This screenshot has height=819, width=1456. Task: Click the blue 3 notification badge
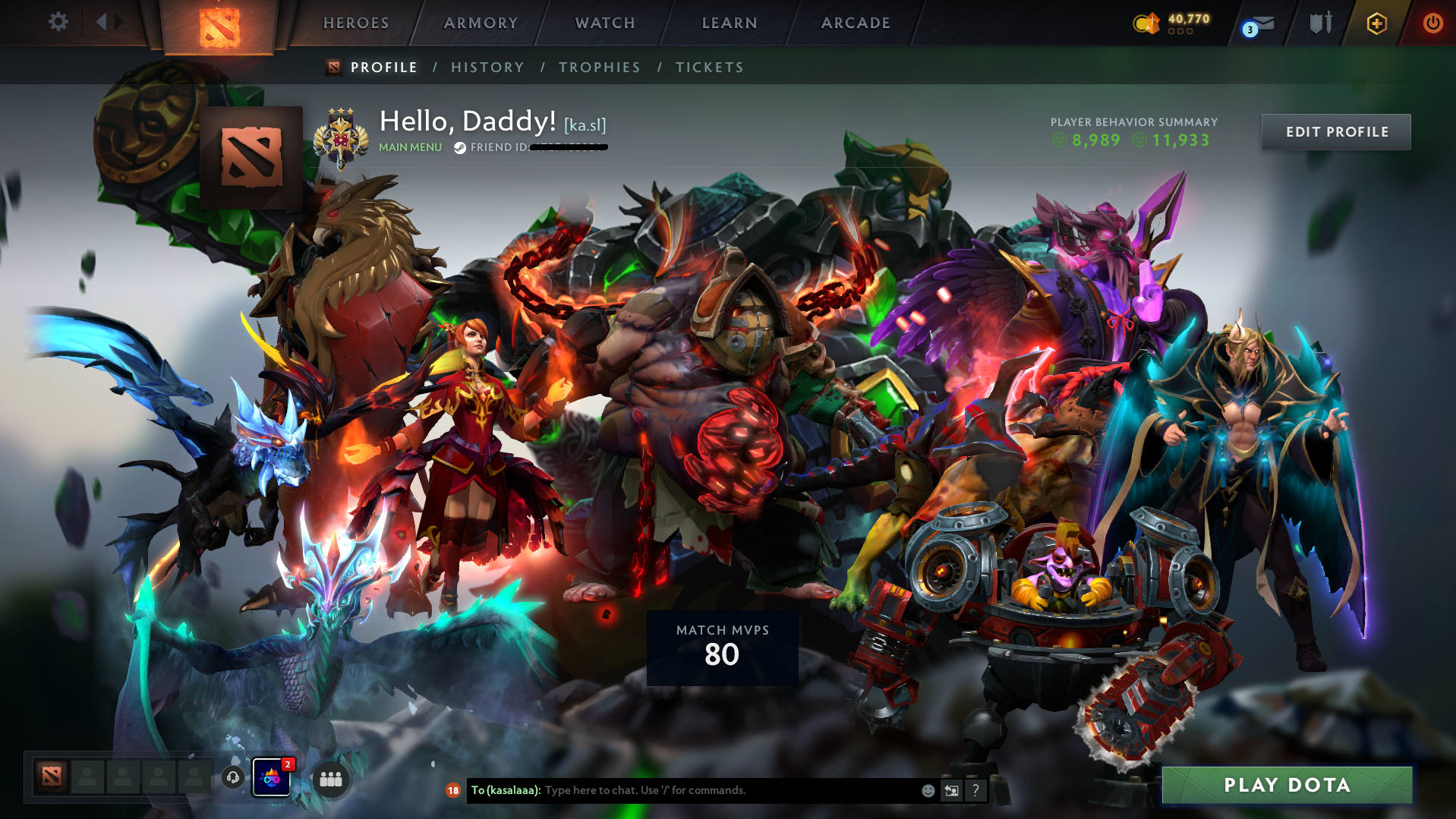[x=1250, y=29]
